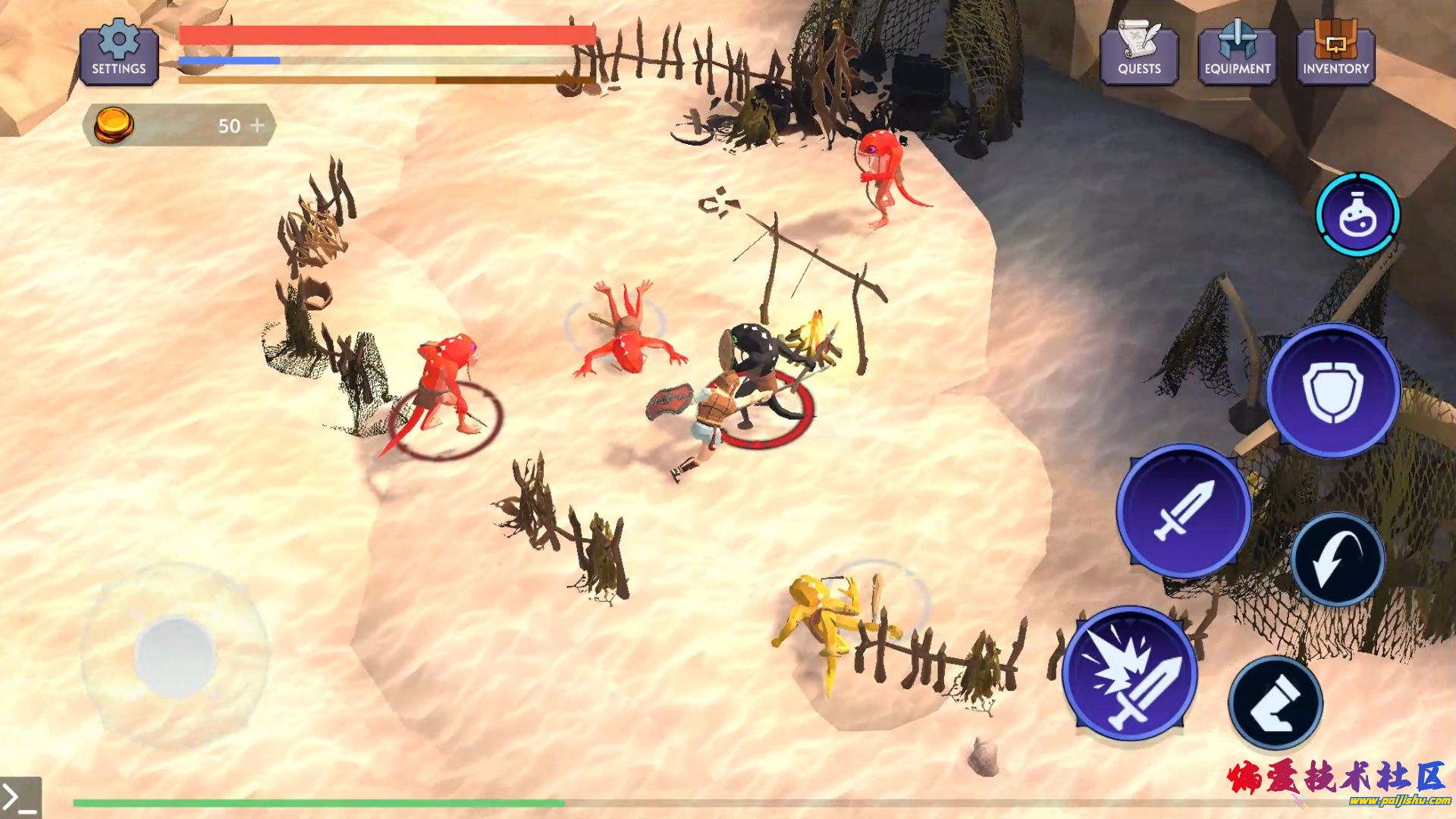
Task: Tap the sword attack button
Action: point(1183,510)
